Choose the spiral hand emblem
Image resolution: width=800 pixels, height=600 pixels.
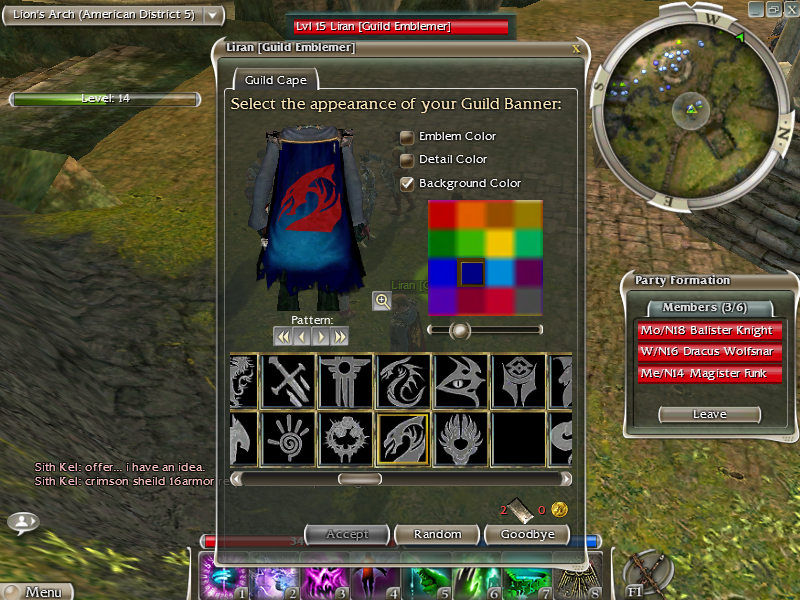click(x=289, y=439)
